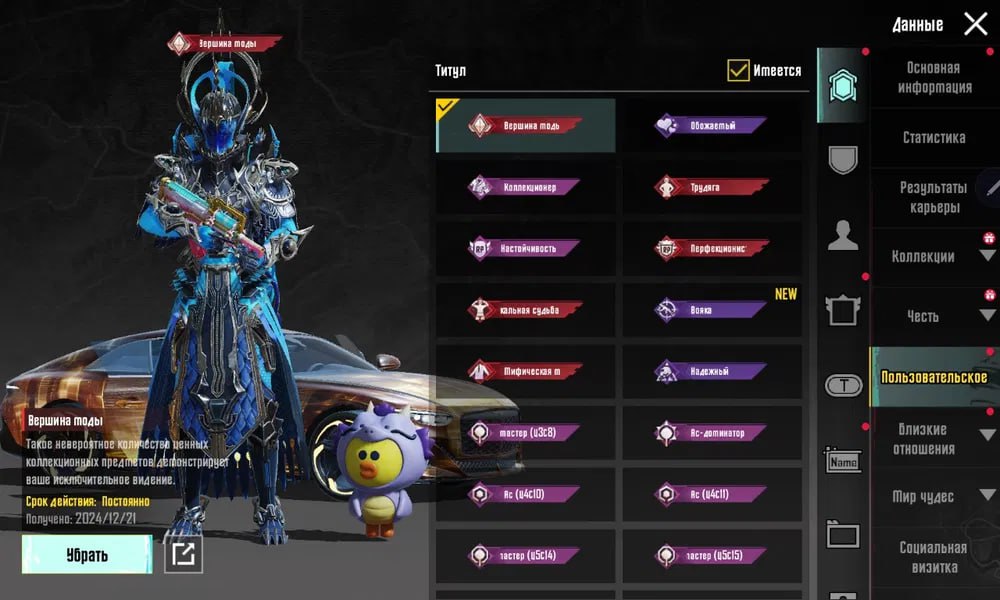The image size is (1000, 600).
Task: Select the Трудяга title
Action: pos(712,187)
